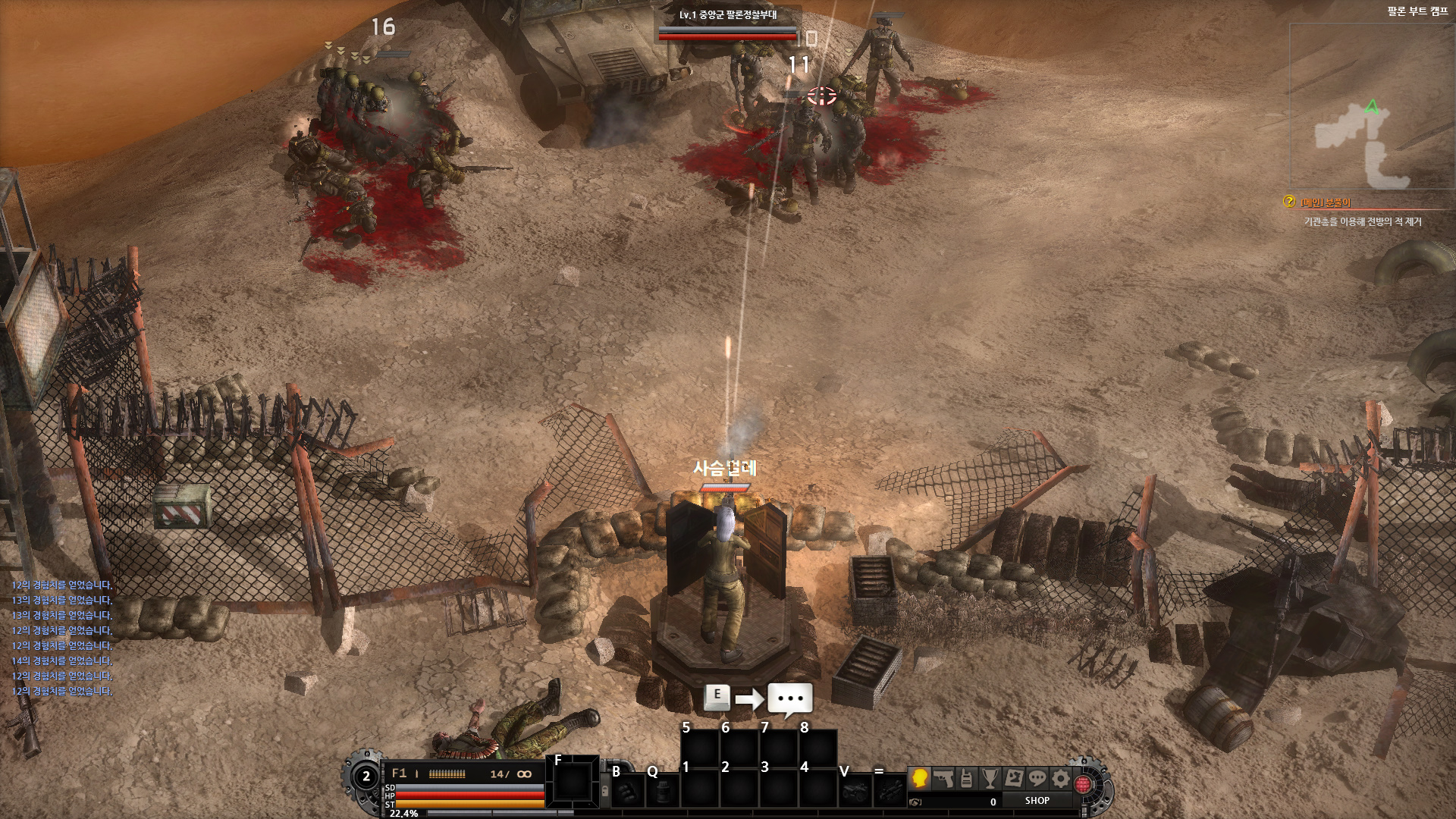
Task: Click the level 2 gear badge
Action: tap(366, 777)
